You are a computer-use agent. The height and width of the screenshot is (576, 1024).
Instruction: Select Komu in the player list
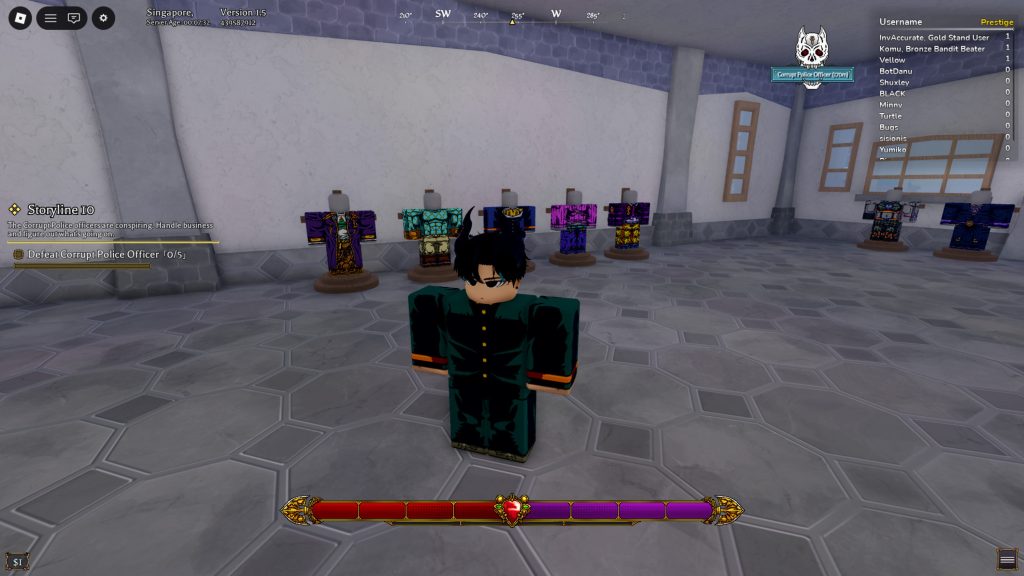[932, 49]
